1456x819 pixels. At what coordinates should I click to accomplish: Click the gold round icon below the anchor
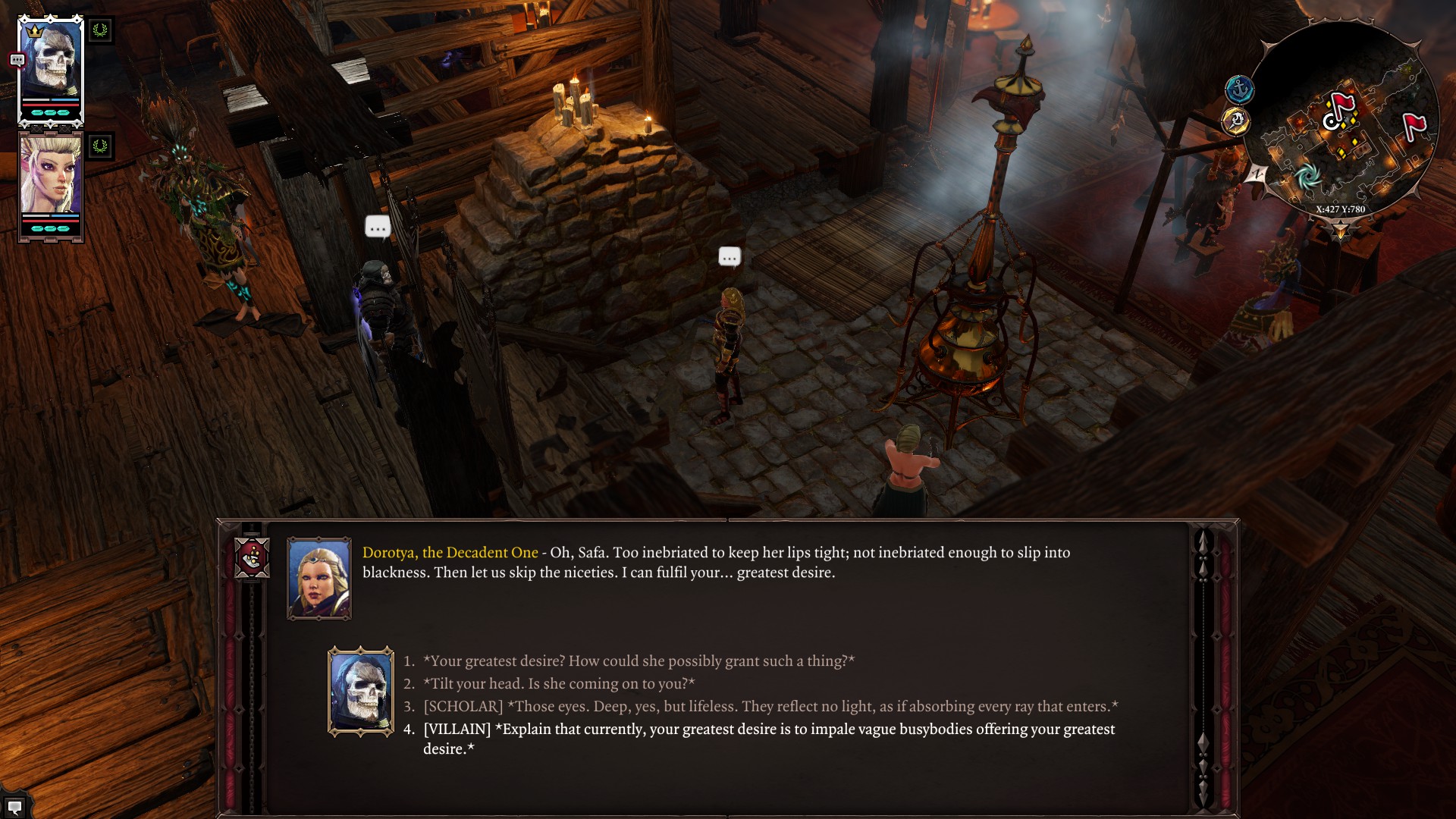(1236, 121)
